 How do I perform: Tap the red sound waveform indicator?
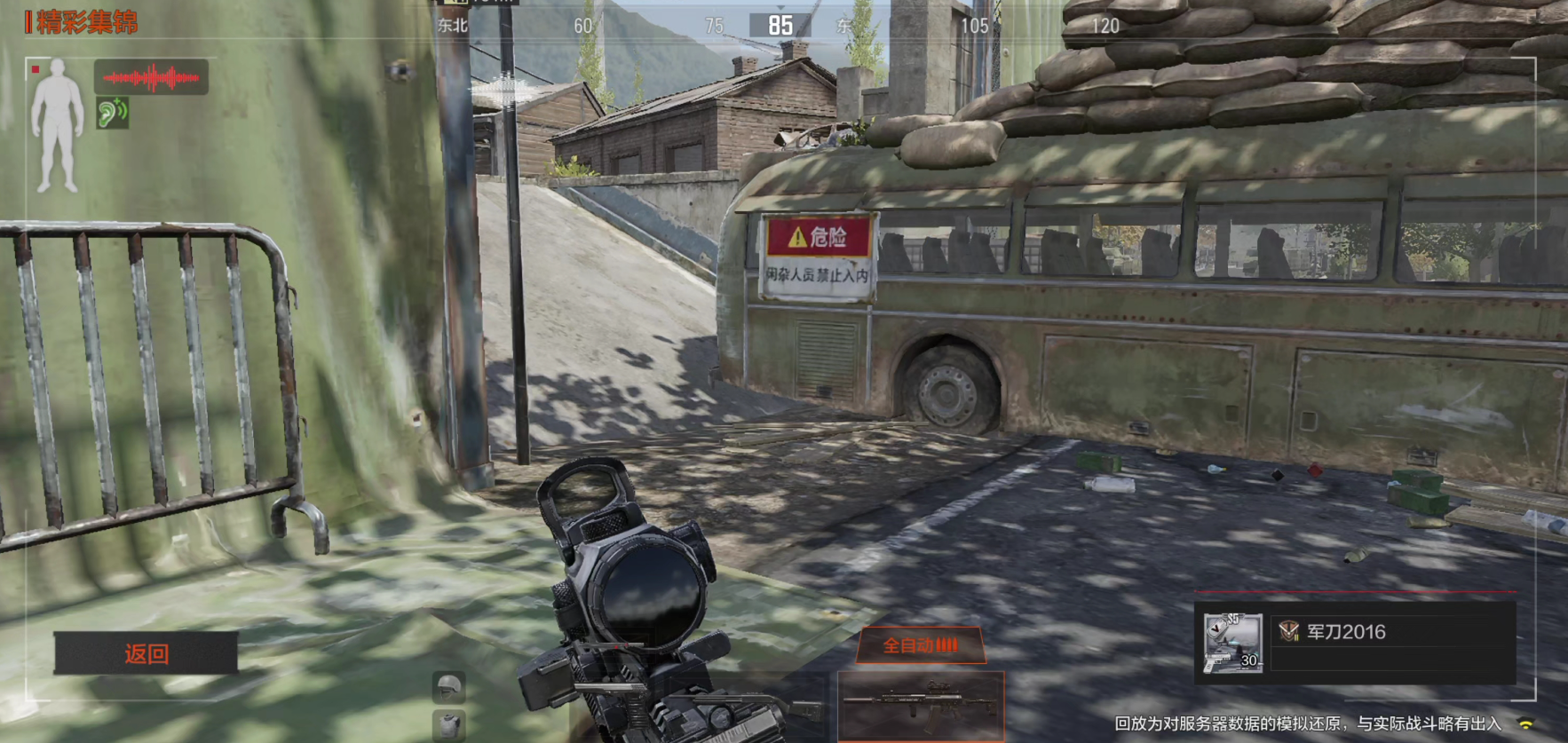151,78
